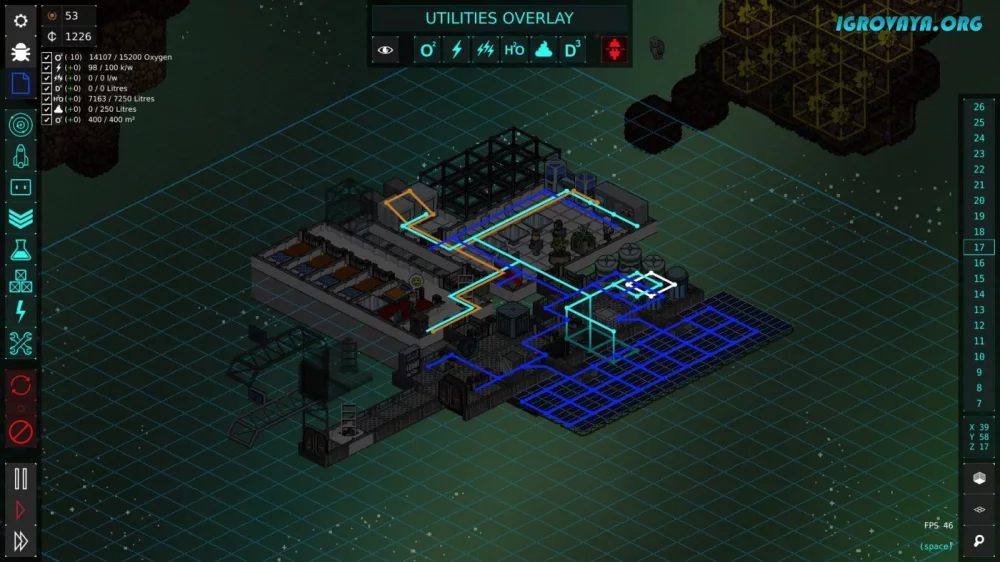The height and width of the screenshot is (562, 1000).
Task: Select level 26 in the level list
Action: coord(978,107)
